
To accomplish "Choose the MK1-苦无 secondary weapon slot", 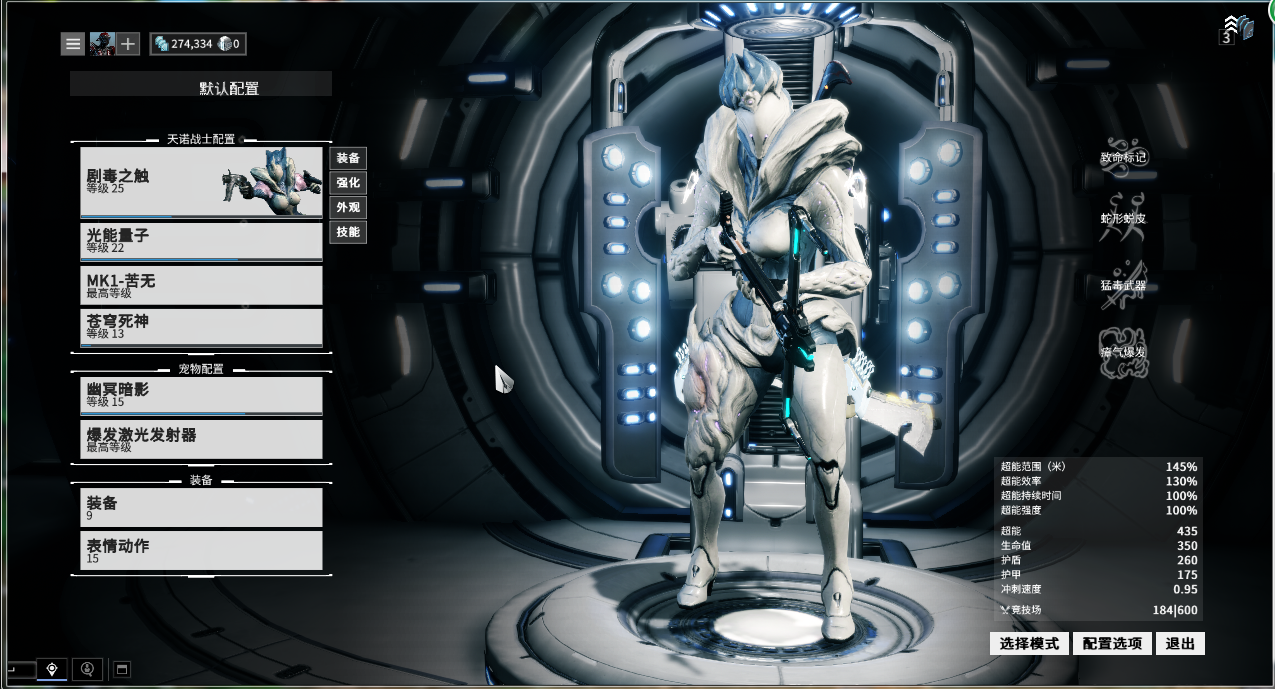I will (201, 285).
